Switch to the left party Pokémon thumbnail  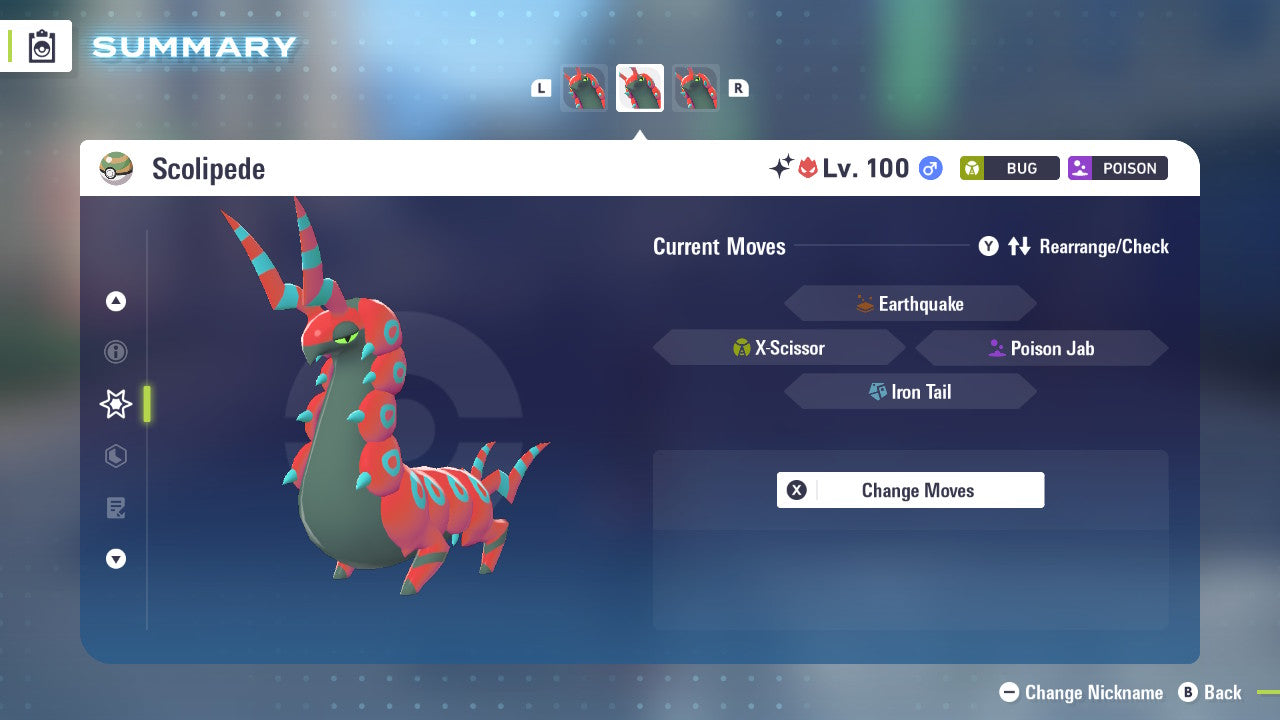click(584, 87)
